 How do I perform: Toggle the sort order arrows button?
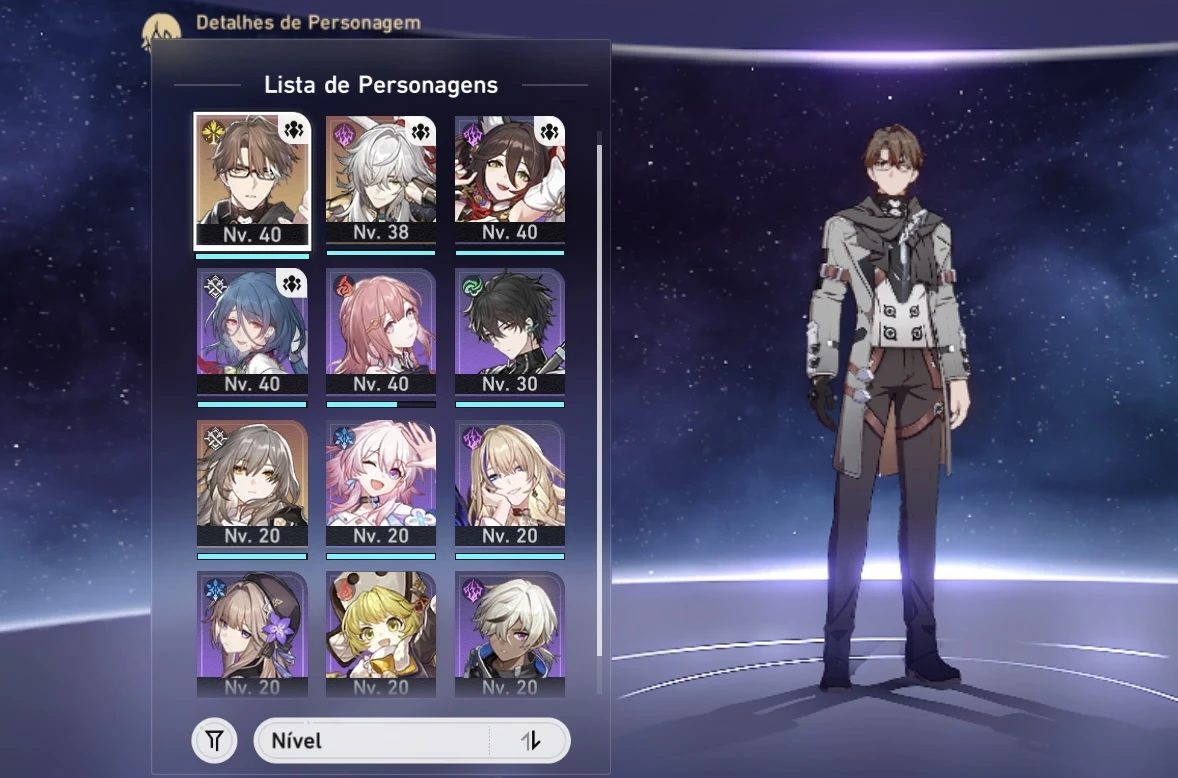coord(531,741)
